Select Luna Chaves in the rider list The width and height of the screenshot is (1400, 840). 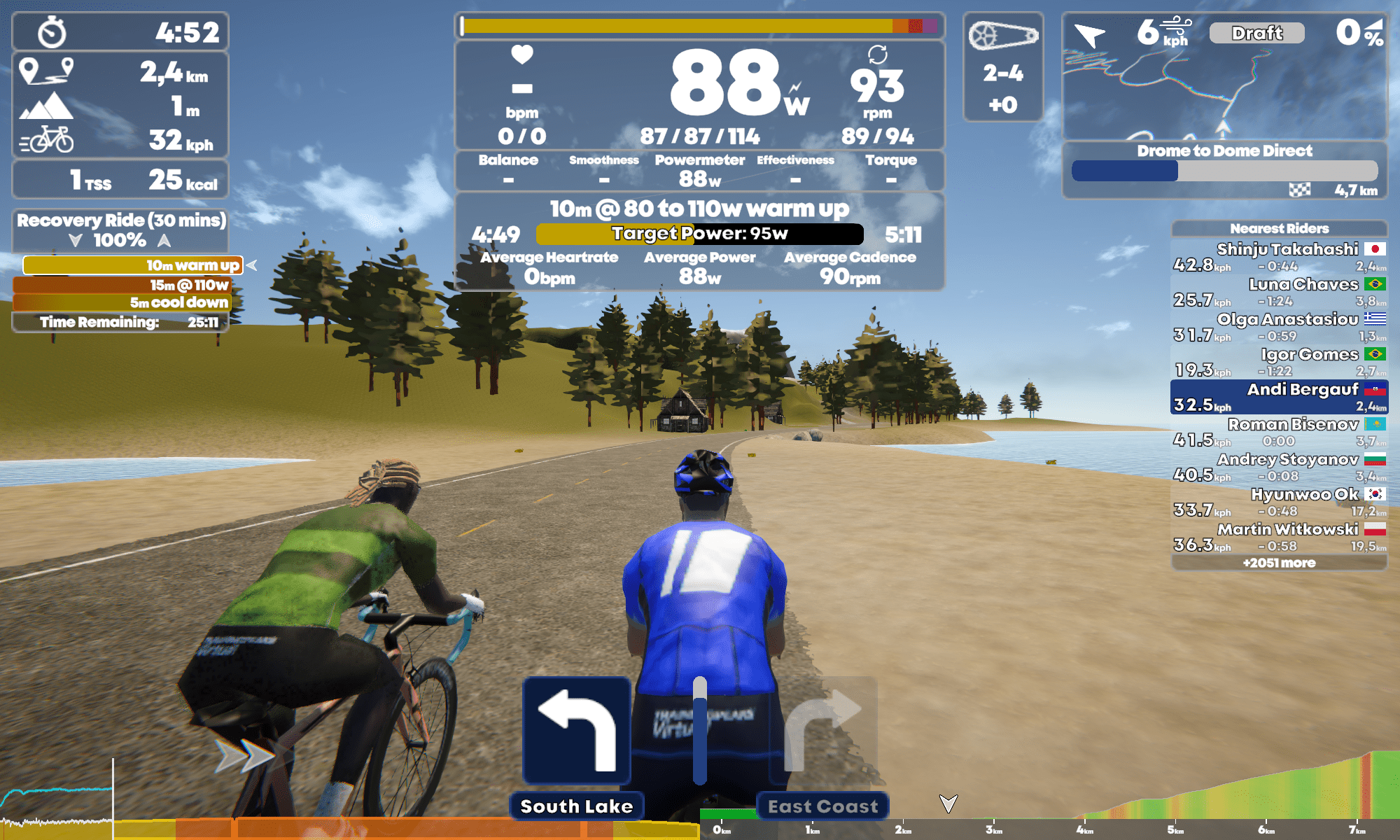[1279, 291]
